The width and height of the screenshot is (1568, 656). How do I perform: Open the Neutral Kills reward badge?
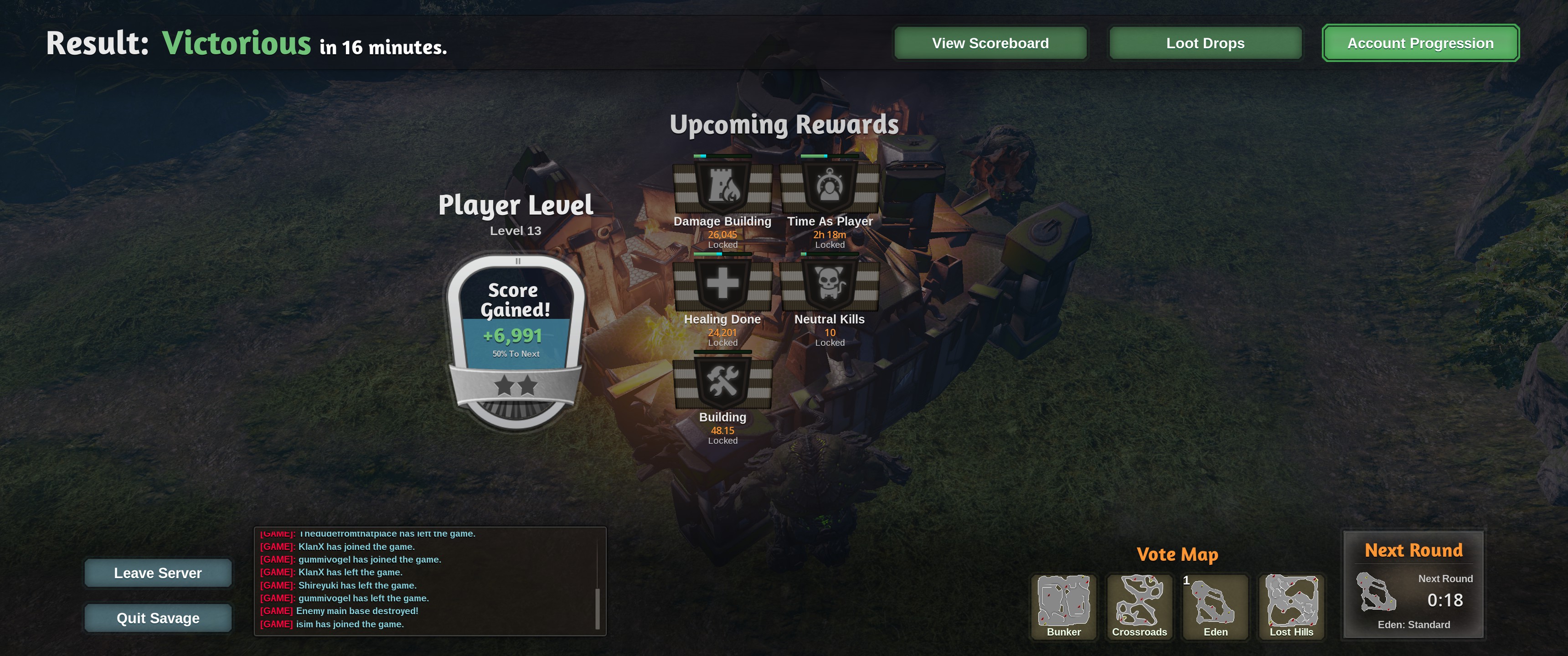pyautogui.click(x=830, y=284)
